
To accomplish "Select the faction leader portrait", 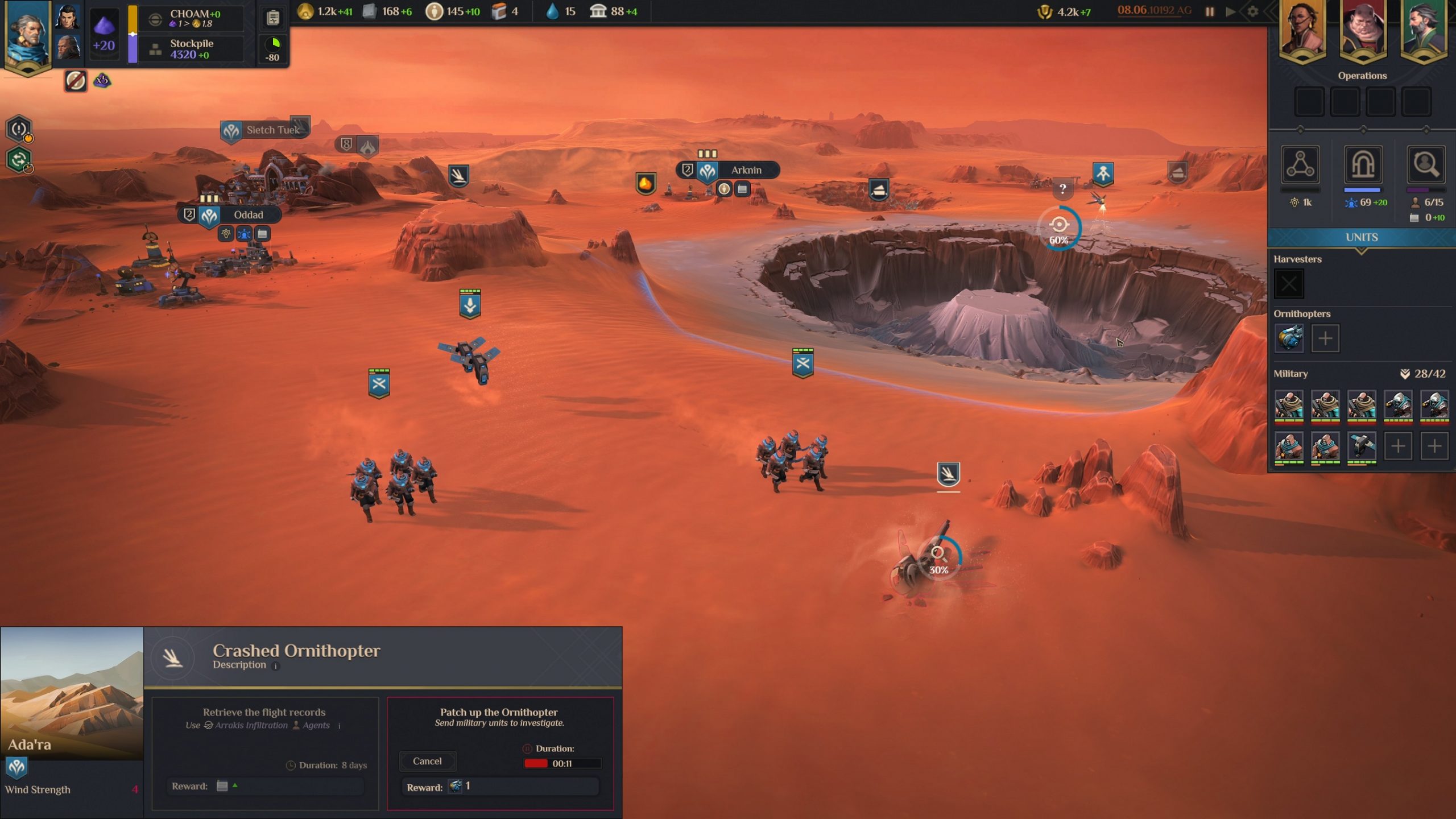I will (26, 34).
